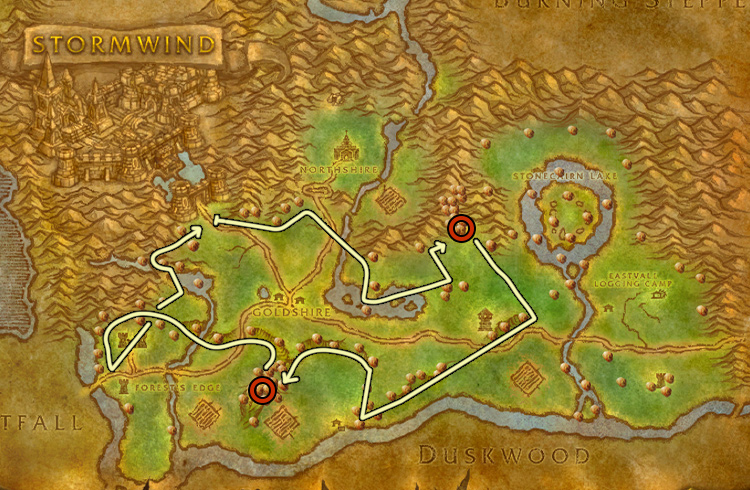This screenshot has height=490, width=750.
Task: Select the red-circled node south of Goldshire
Action: click(262, 388)
